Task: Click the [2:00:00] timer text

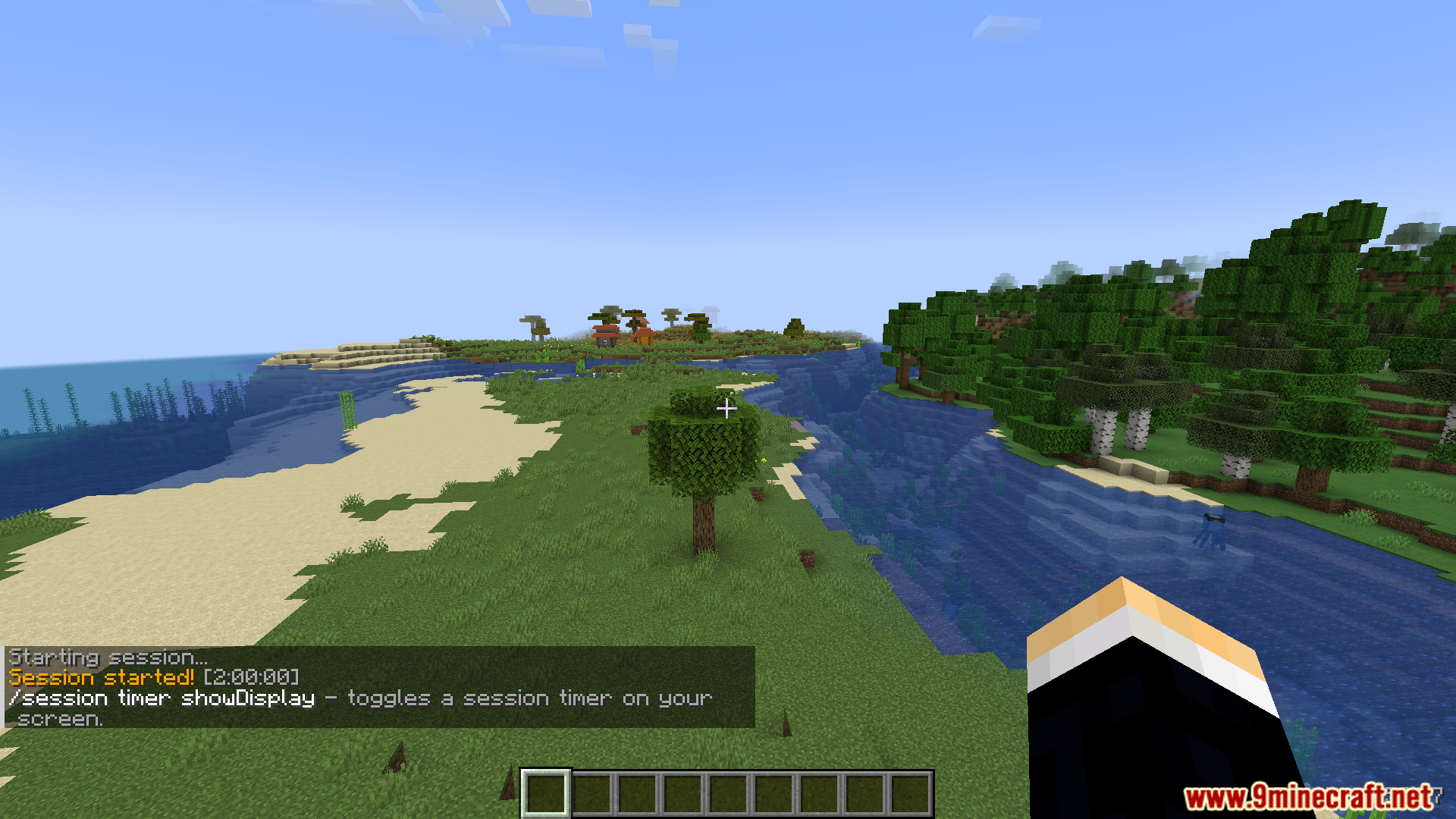Action: [x=250, y=677]
